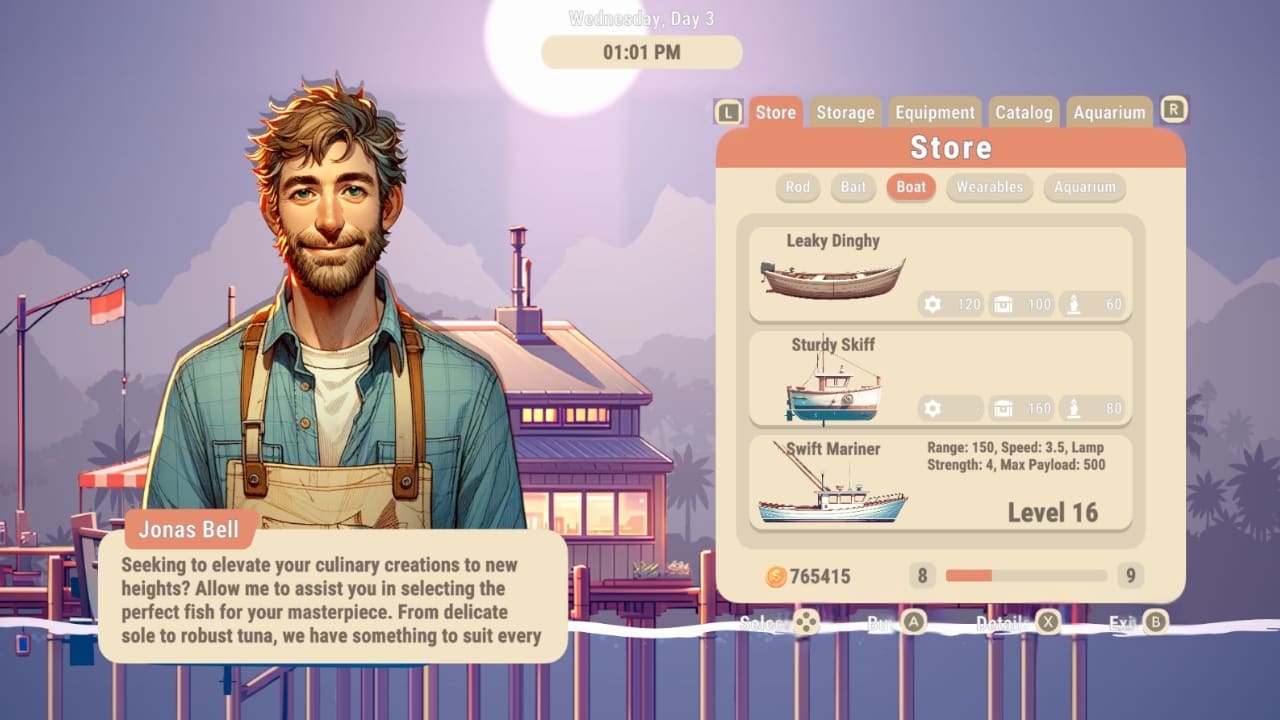Image resolution: width=1280 pixels, height=720 pixels.
Task: Open the Aquarium filter in the store
Action: 1084,187
